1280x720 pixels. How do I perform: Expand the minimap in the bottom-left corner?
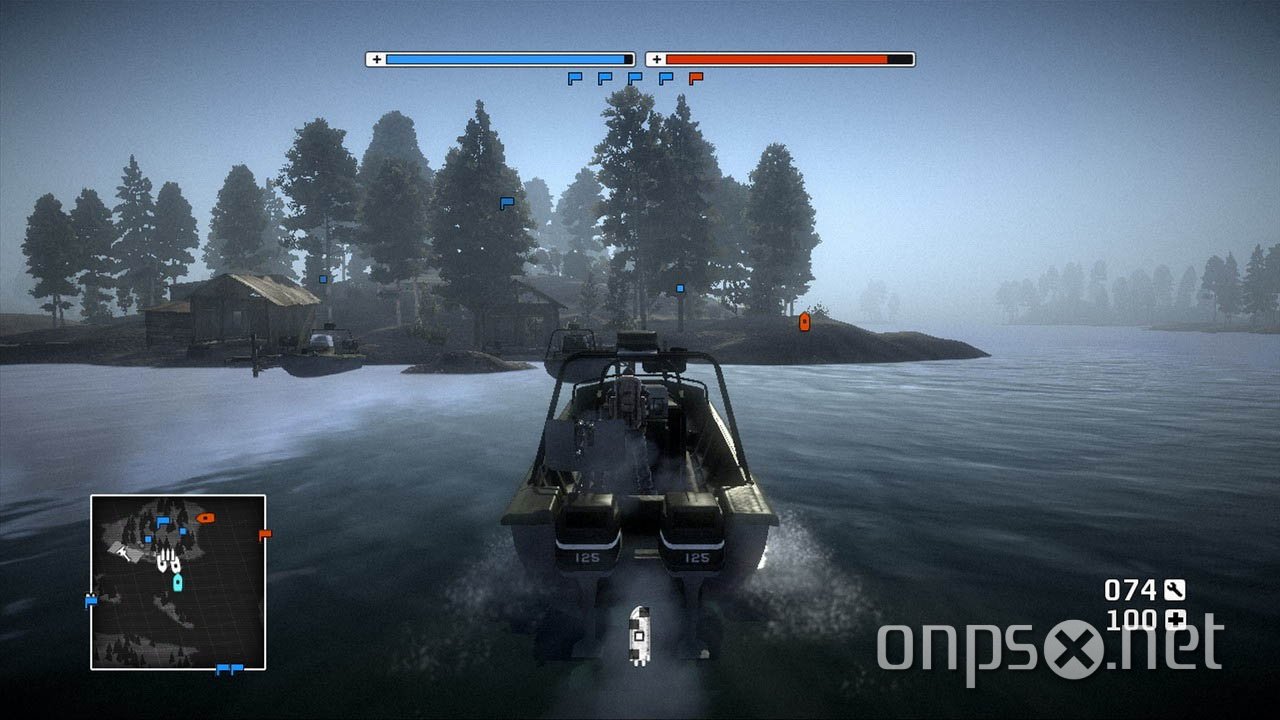tap(180, 585)
